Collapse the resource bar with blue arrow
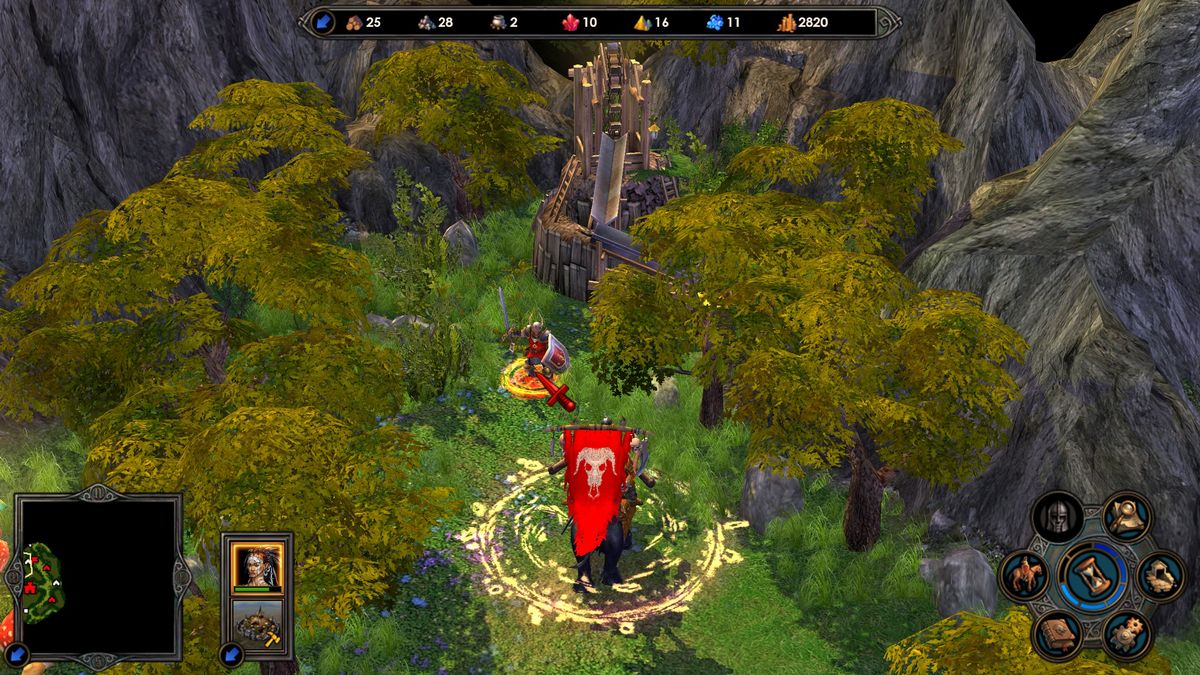This screenshot has height=675, width=1200. [322, 22]
